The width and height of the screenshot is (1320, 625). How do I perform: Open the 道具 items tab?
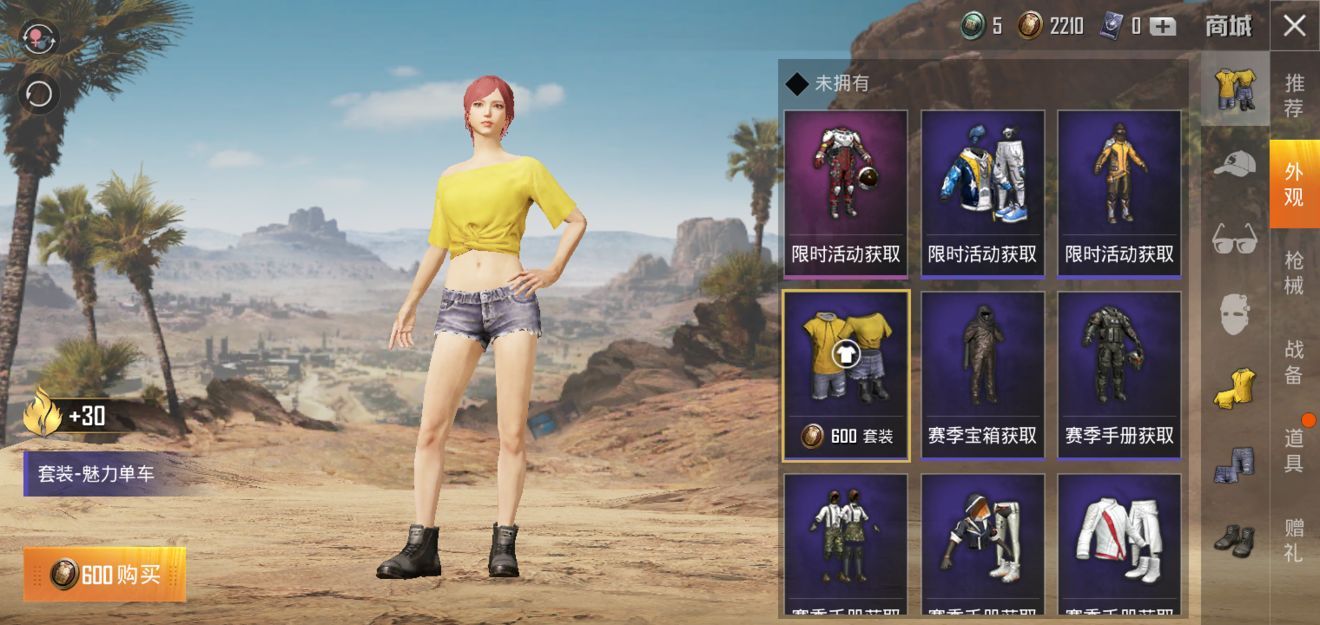coord(1294,450)
